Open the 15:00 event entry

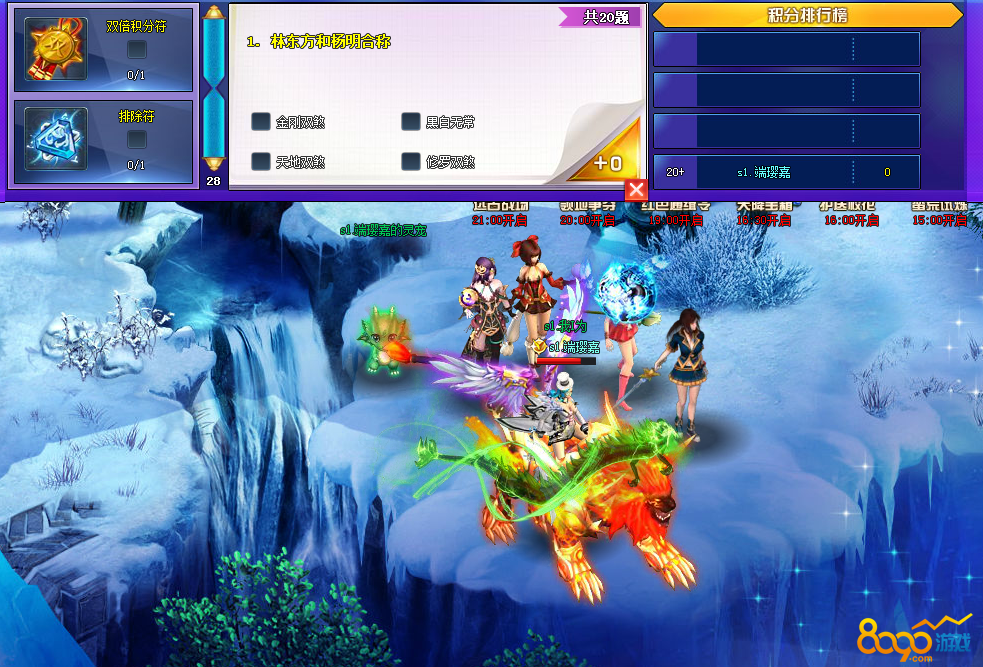point(938,214)
